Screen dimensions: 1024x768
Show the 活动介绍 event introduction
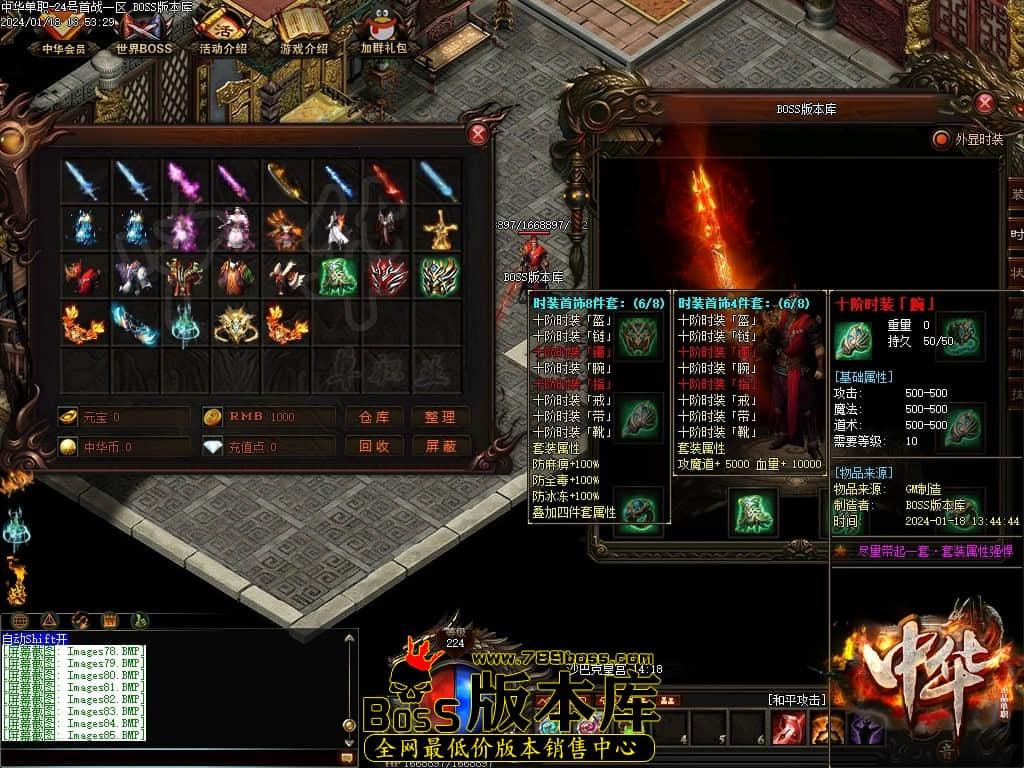[222, 33]
